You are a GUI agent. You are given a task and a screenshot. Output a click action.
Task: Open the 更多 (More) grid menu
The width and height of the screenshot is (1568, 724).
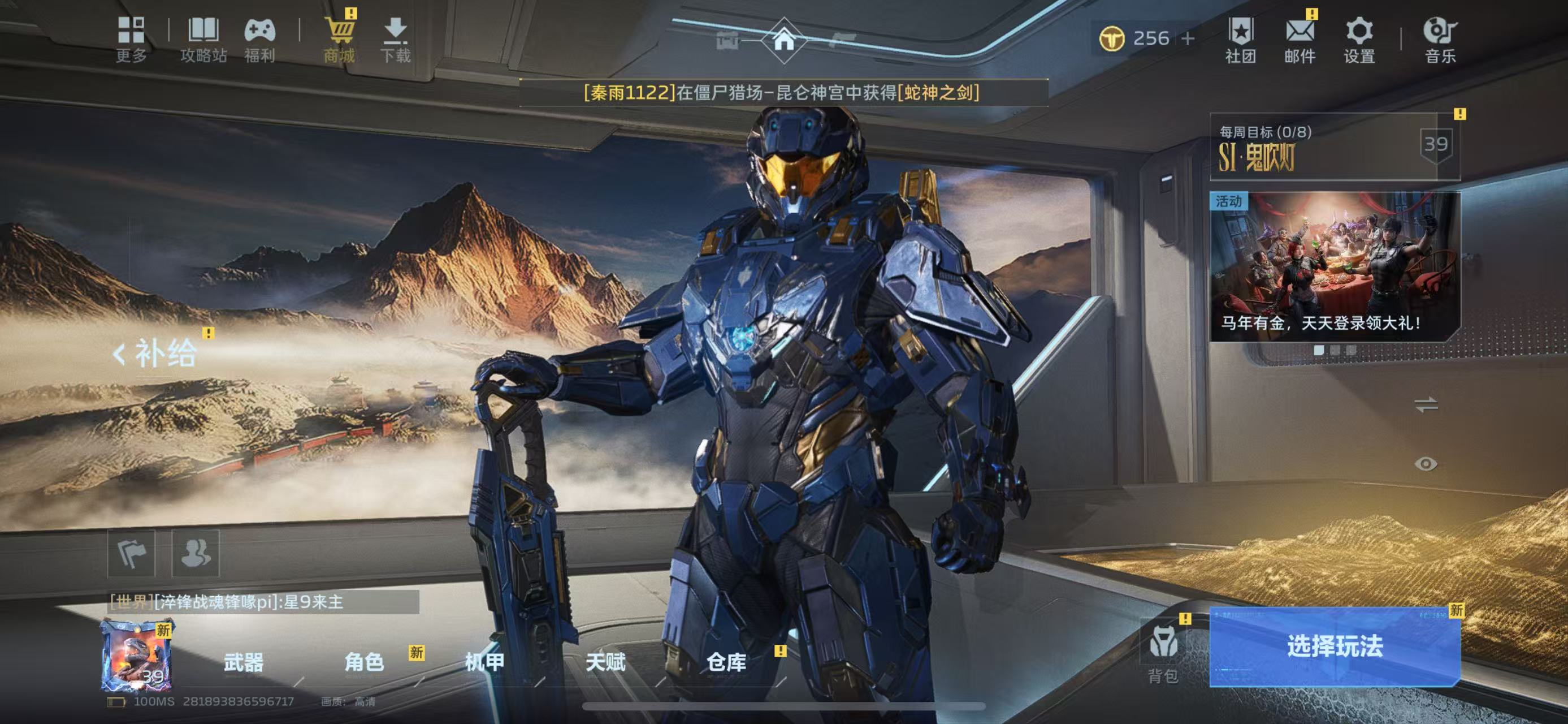click(x=131, y=39)
